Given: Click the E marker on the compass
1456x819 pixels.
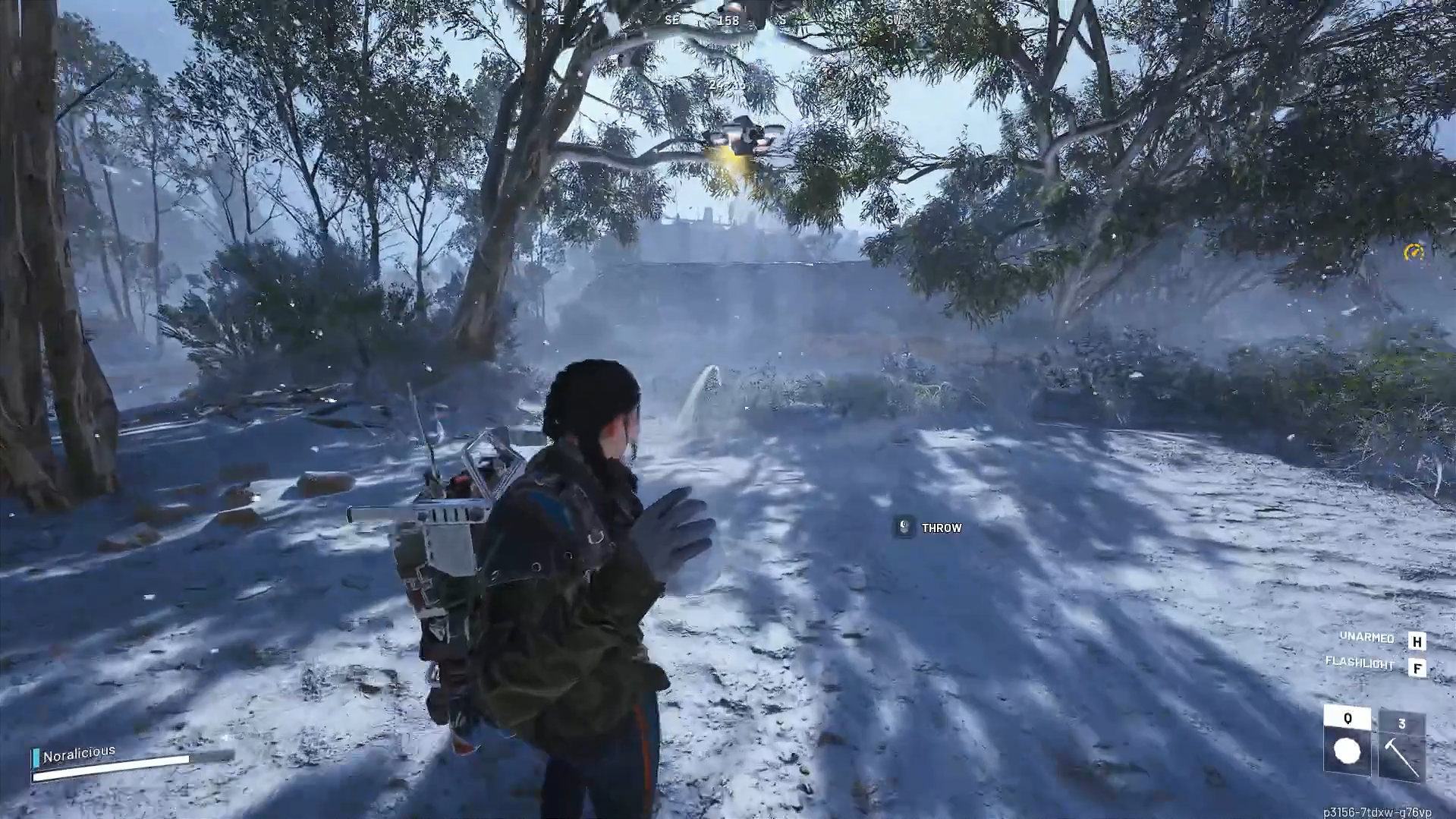Looking at the screenshot, I should click(559, 20).
